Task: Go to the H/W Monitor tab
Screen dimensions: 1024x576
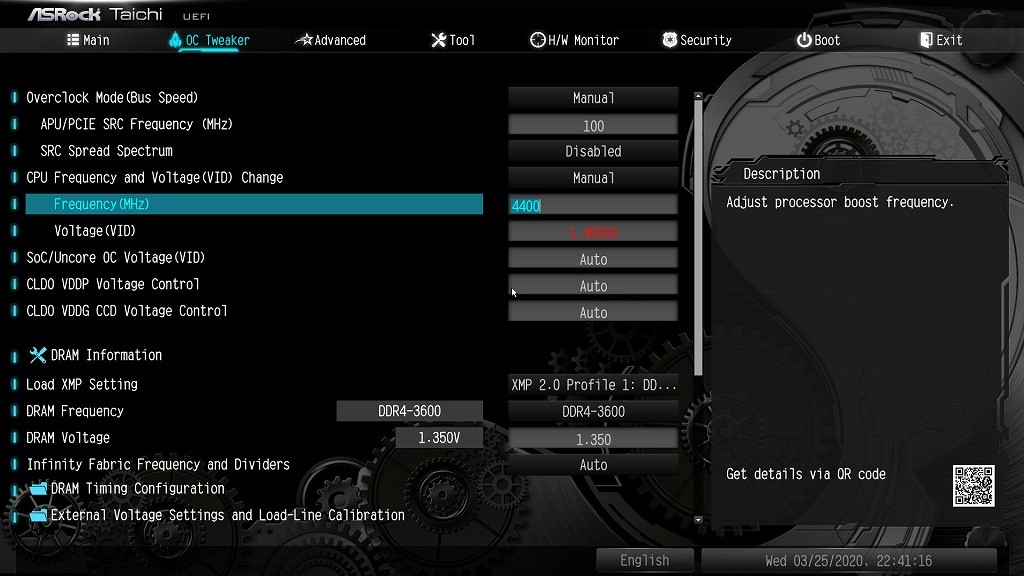Action: [574, 40]
